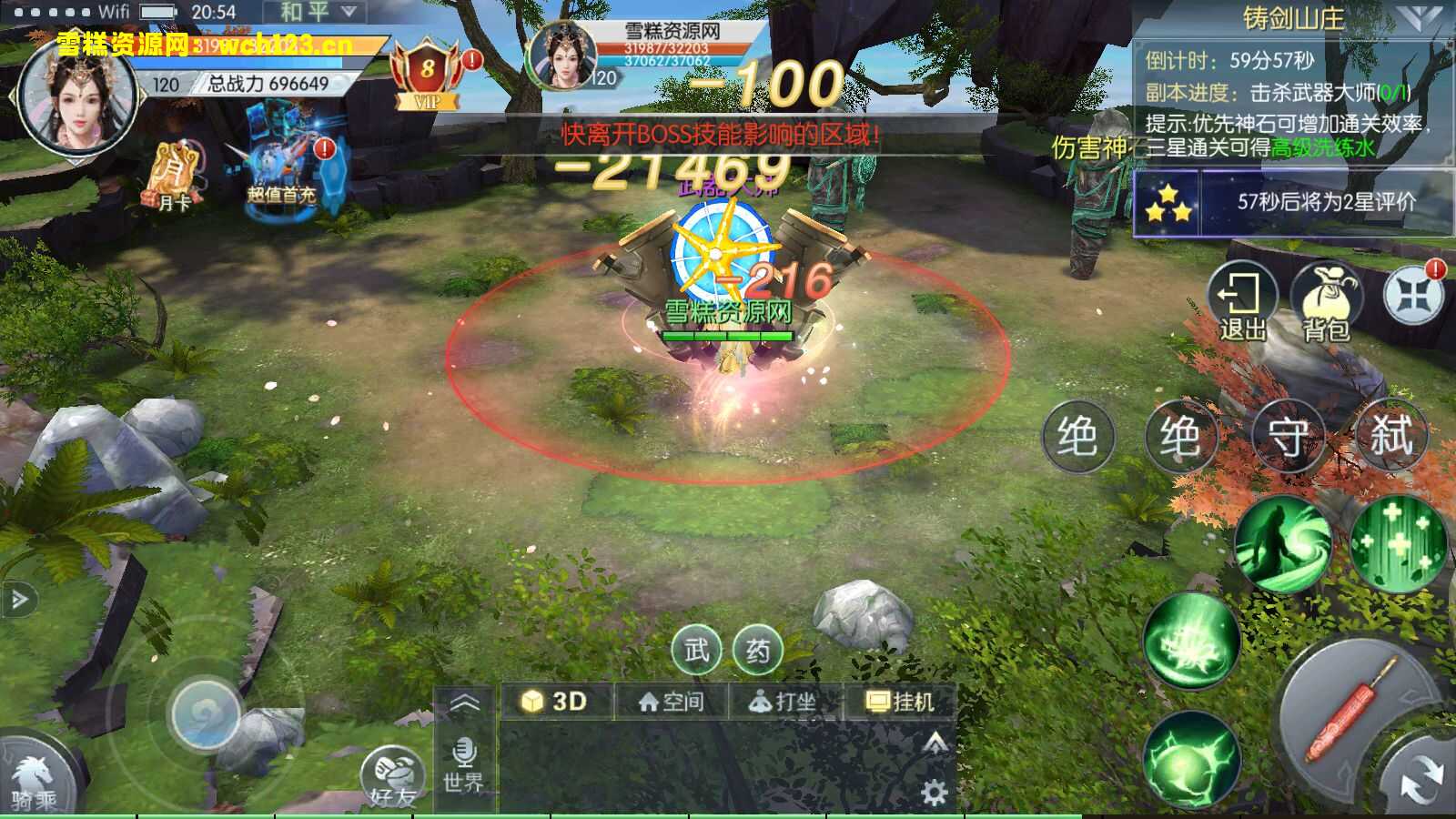The image size is (1456, 819).
Task: Activate the 弑 skill button
Action: [1390, 436]
